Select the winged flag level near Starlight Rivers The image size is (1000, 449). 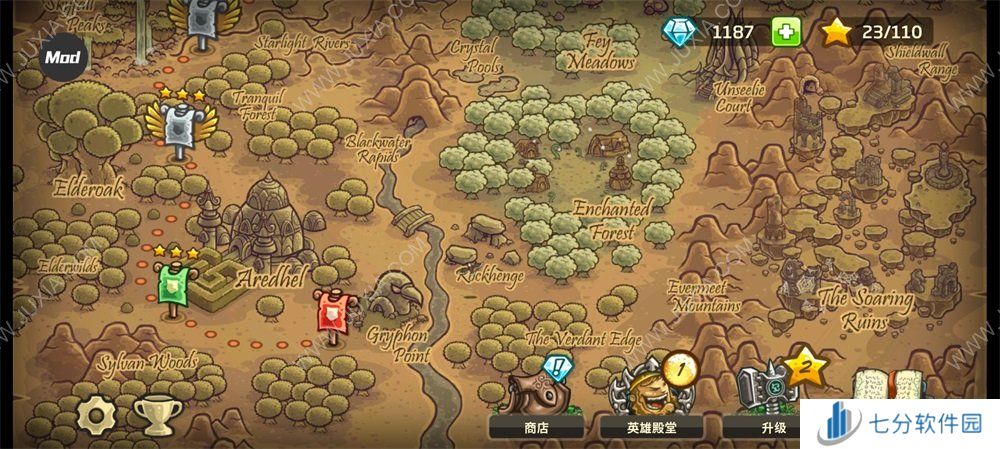[x=202, y=22]
